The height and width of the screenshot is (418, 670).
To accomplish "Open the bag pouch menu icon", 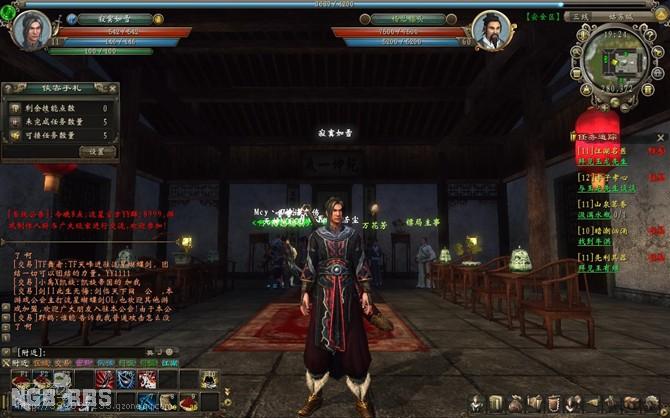I will pos(517,402).
